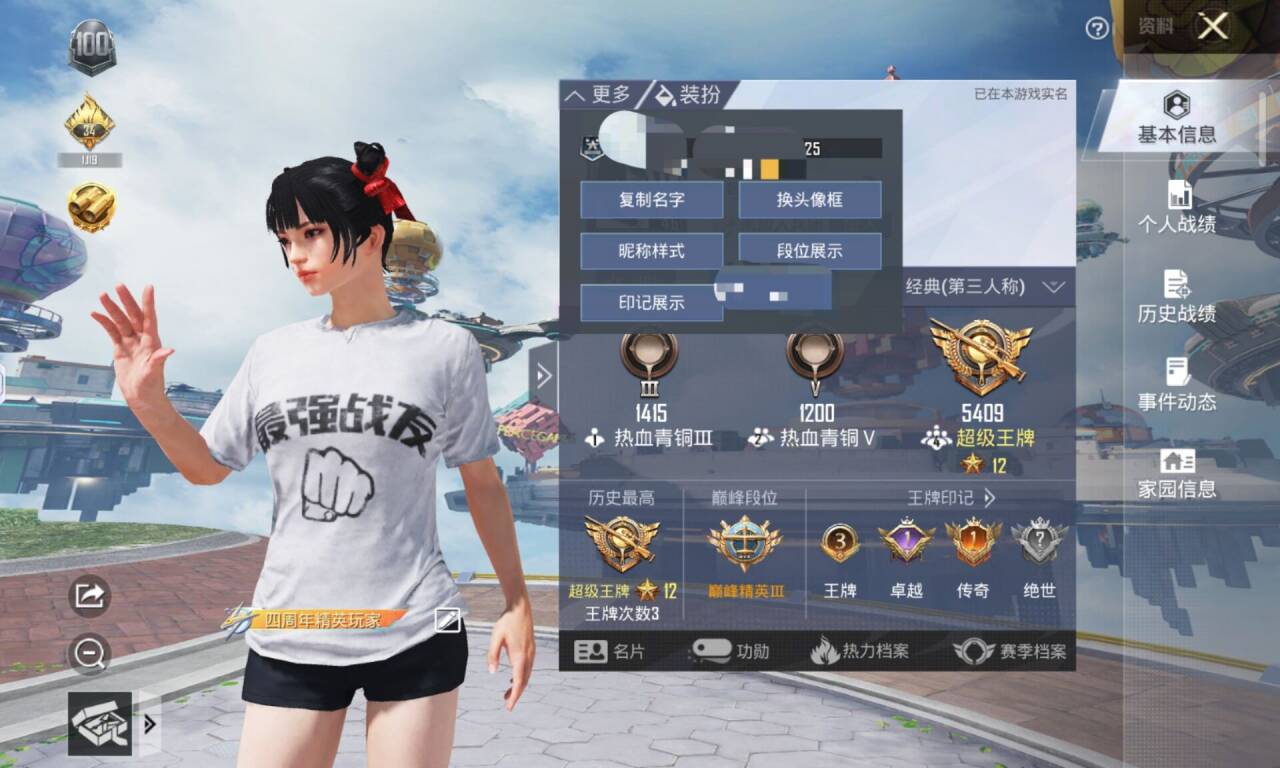Open the treasure chest icon at bottom left
The image size is (1280, 768).
[100, 725]
